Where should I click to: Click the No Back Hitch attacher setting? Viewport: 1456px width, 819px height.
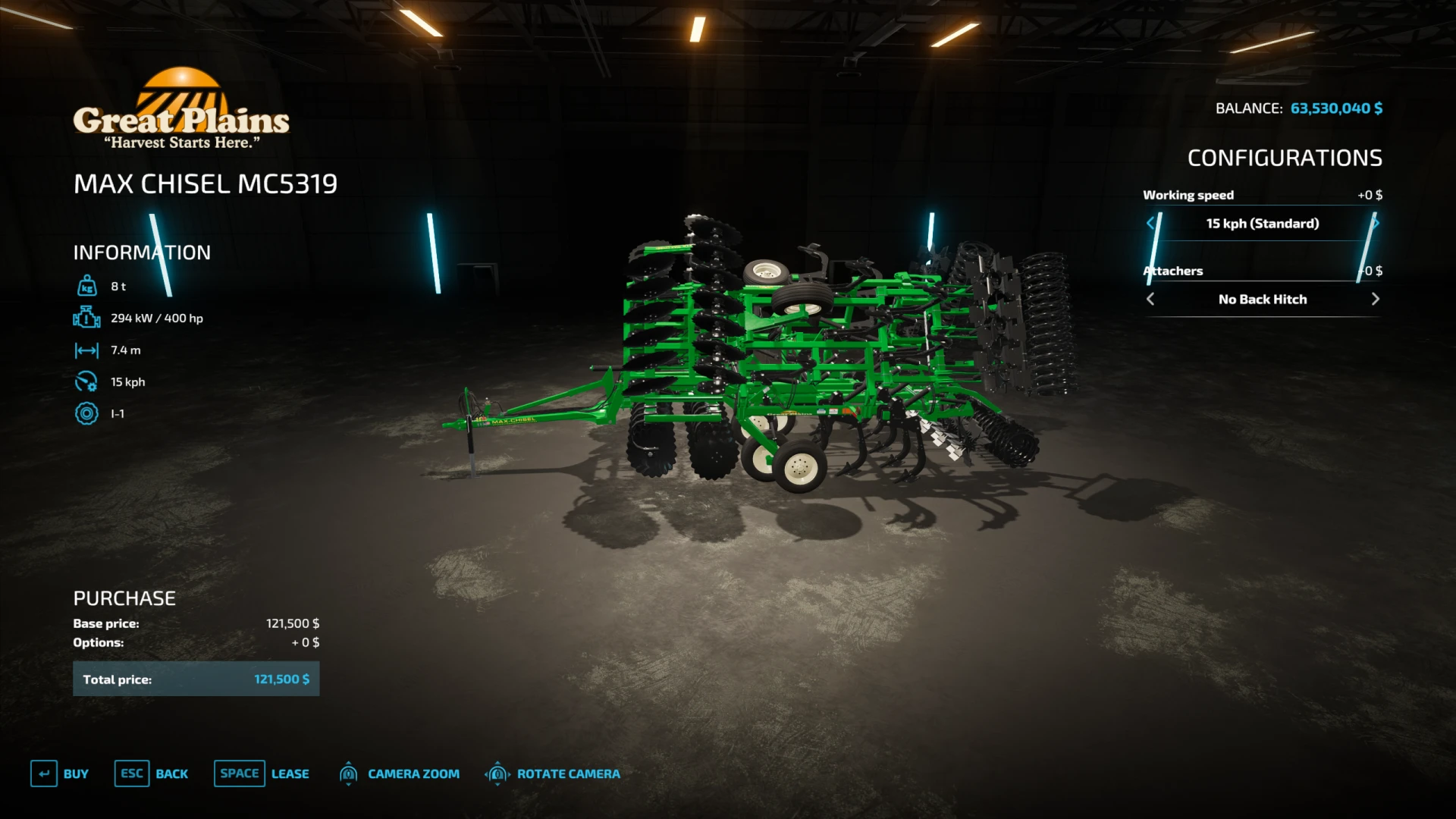pos(1263,300)
